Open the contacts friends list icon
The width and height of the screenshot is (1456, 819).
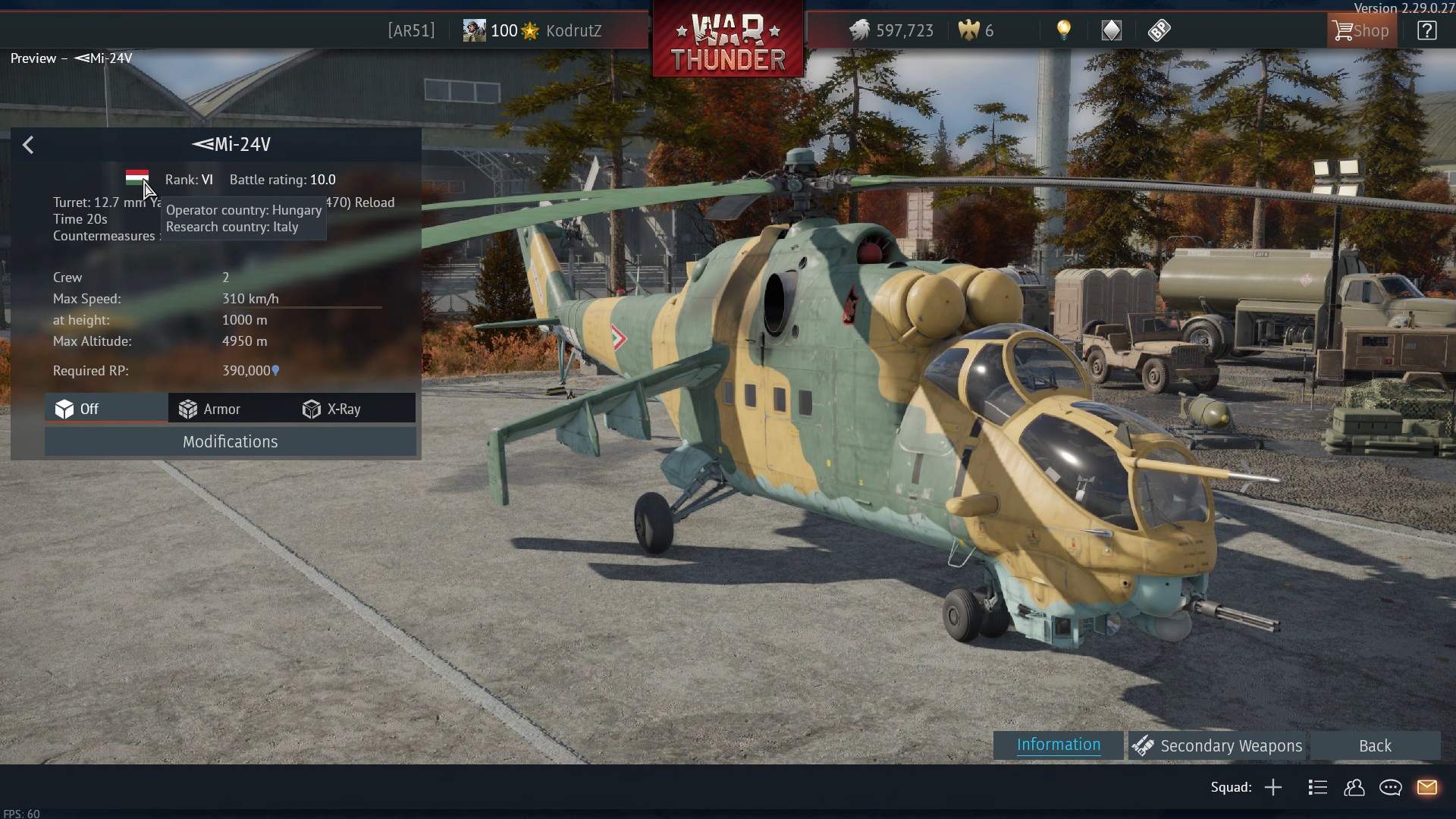click(1354, 787)
